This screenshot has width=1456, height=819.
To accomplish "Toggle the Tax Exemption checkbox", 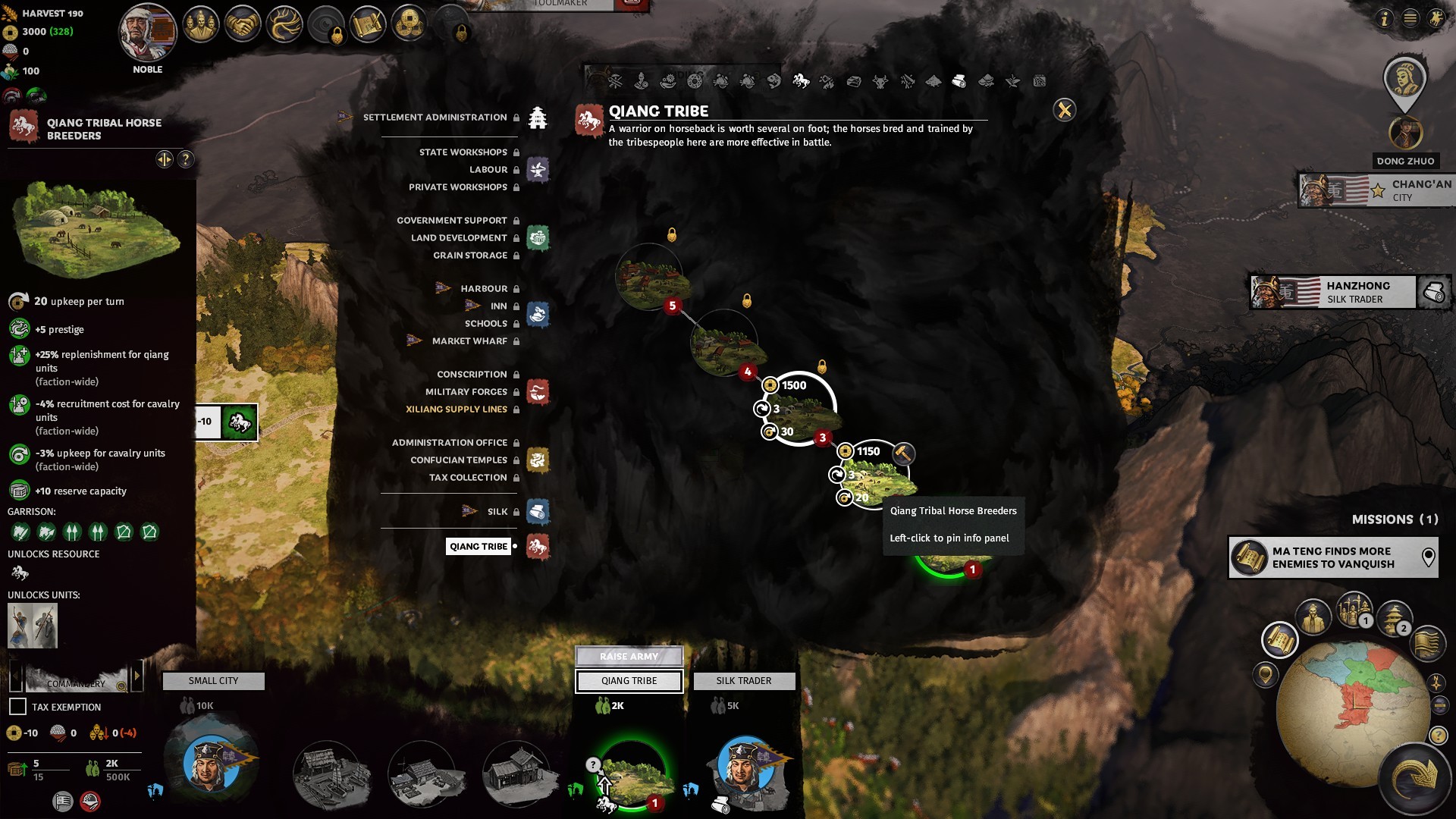I will pyautogui.click(x=17, y=707).
